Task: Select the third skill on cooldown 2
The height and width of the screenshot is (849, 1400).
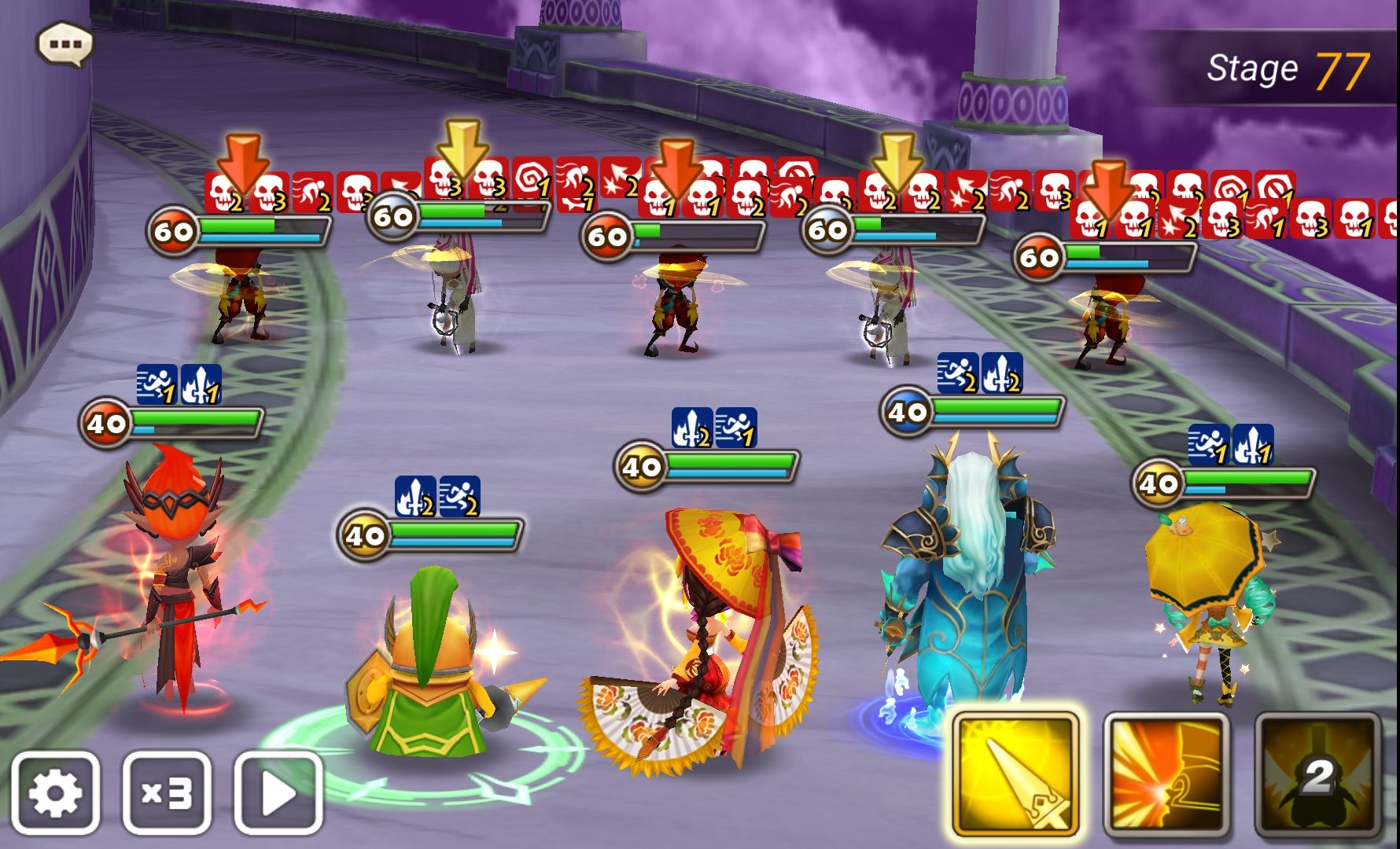Action: point(1317,775)
